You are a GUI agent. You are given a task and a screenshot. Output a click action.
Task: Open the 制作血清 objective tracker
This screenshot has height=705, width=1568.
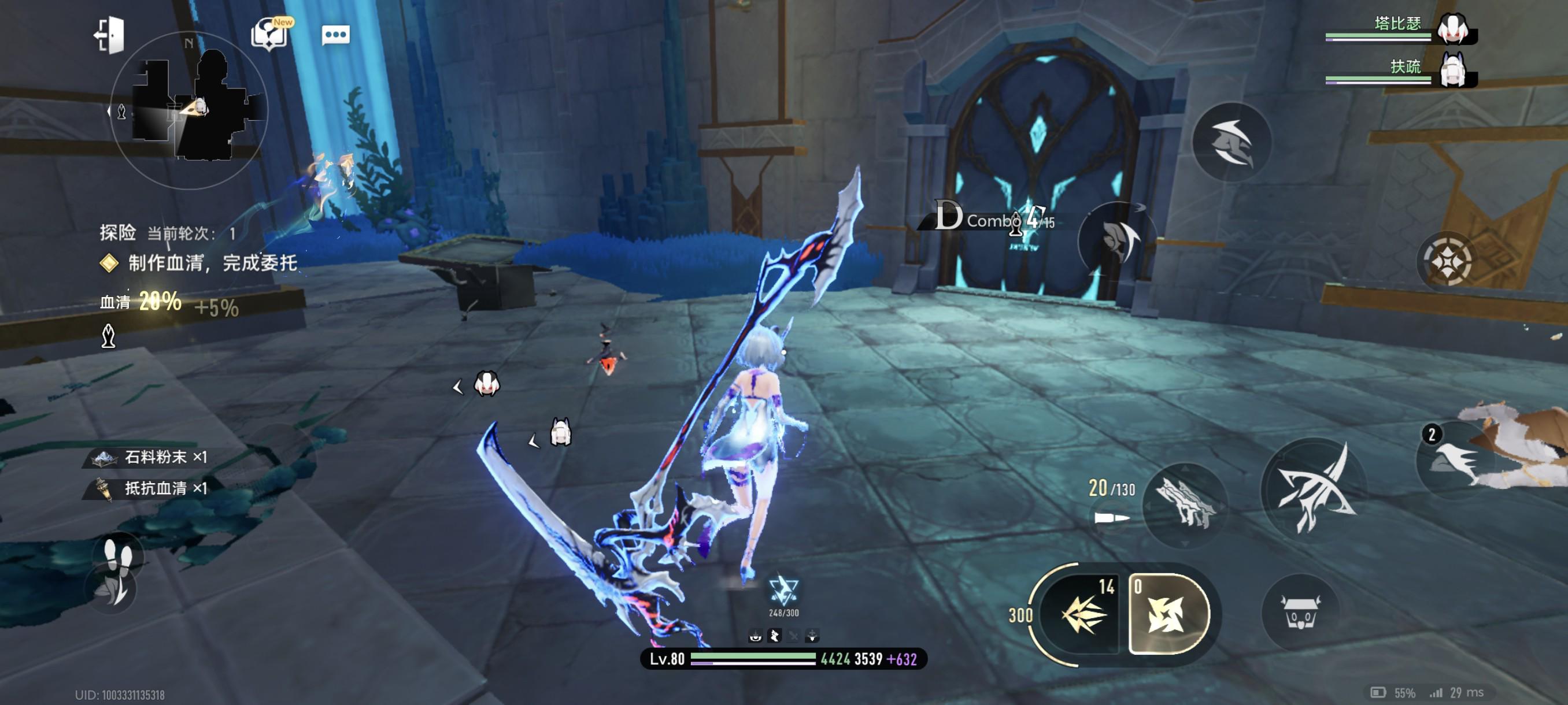[212, 263]
